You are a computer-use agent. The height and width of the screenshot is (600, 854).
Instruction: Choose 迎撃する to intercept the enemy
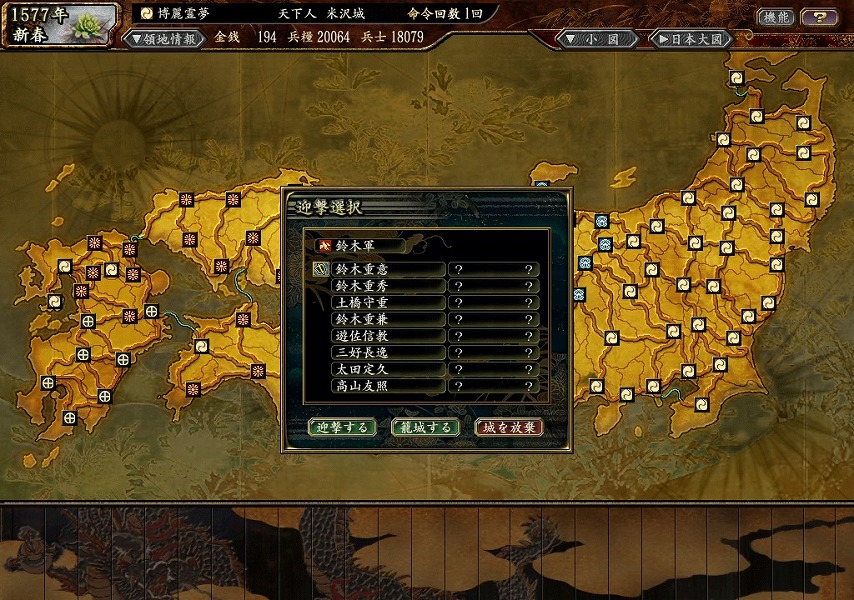[342, 427]
